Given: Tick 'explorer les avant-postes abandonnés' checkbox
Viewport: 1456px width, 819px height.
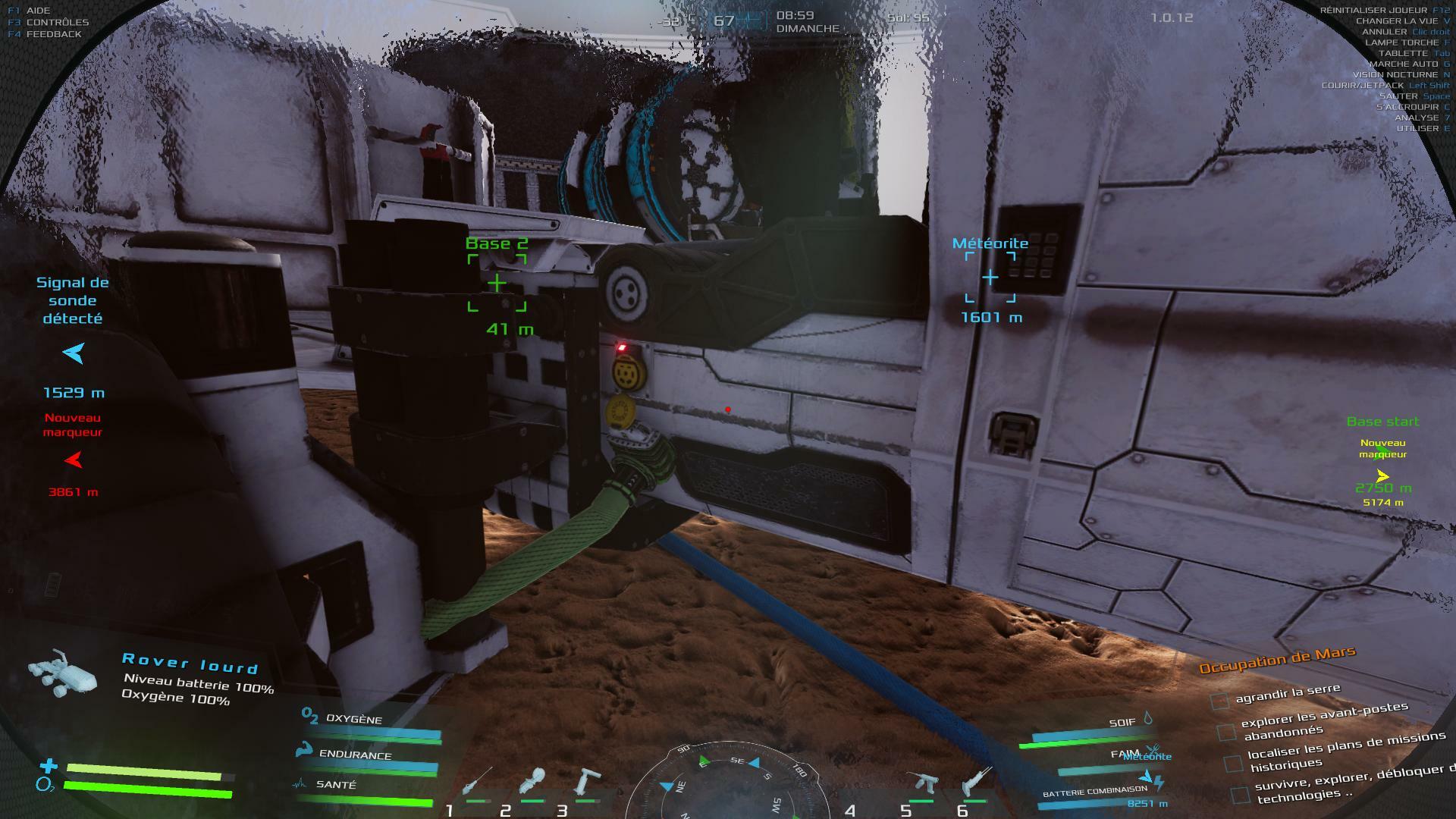Looking at the screenshot, I should [x=1225, y=732].
